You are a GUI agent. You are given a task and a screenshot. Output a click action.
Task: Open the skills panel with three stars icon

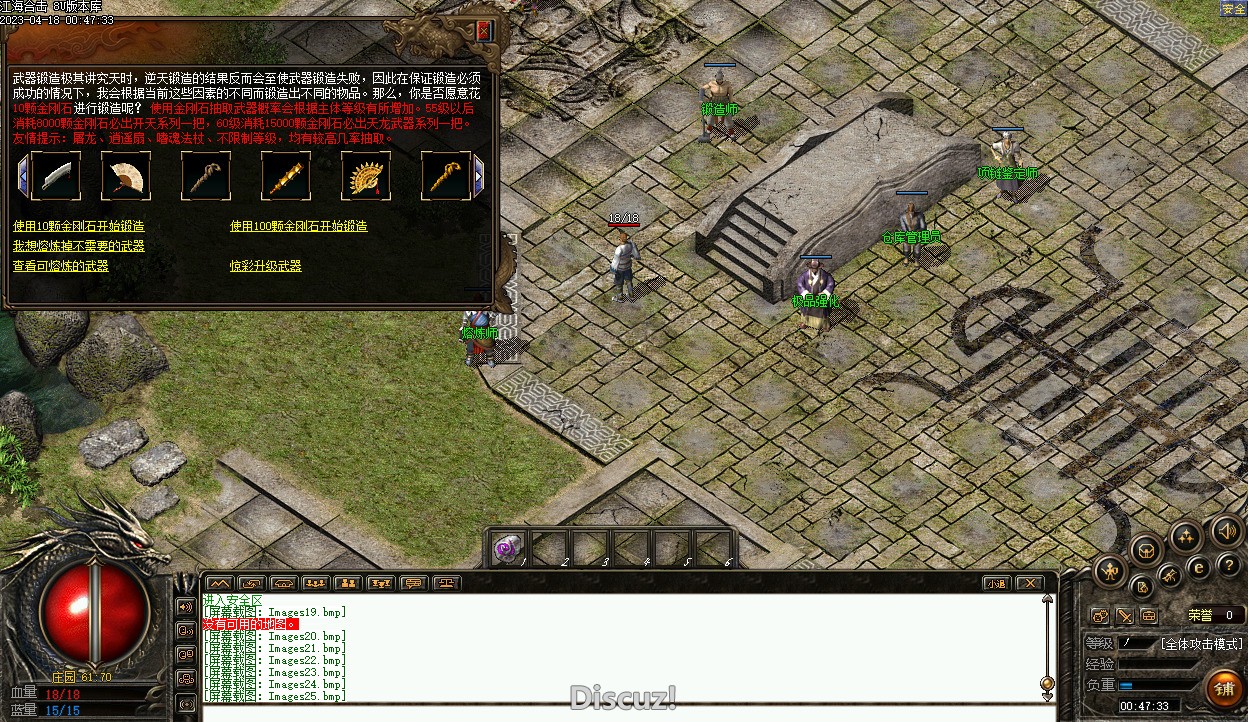[1187, 537]
